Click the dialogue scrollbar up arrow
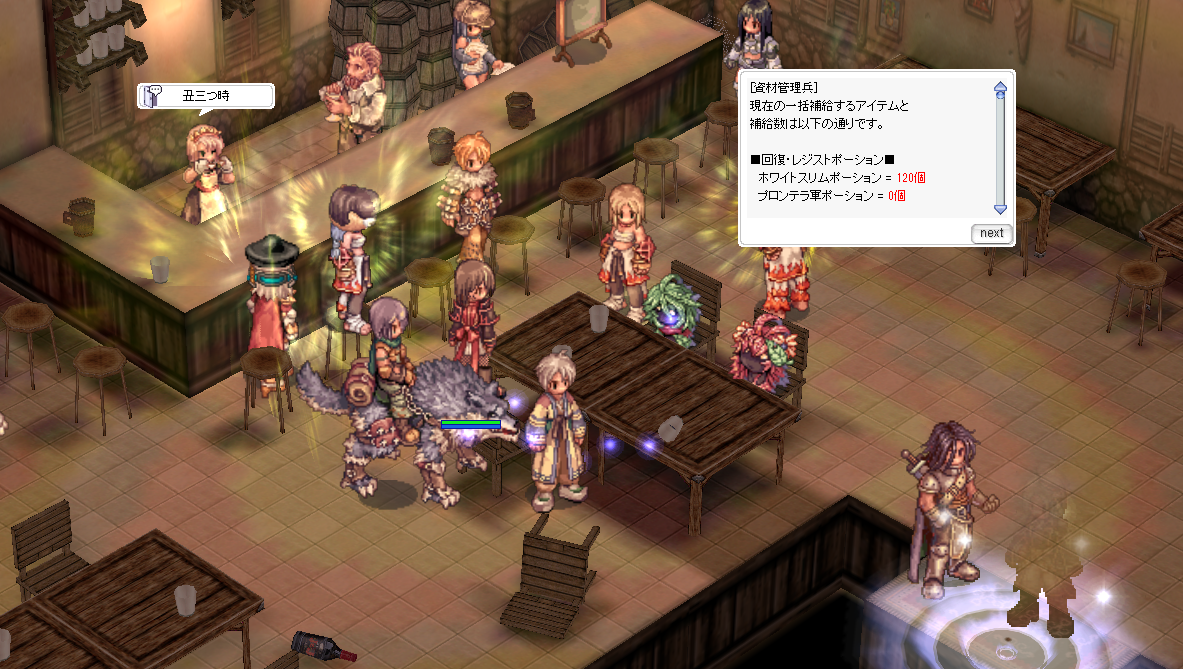The width and height of the screenshot is (1183, 669). 999,88
